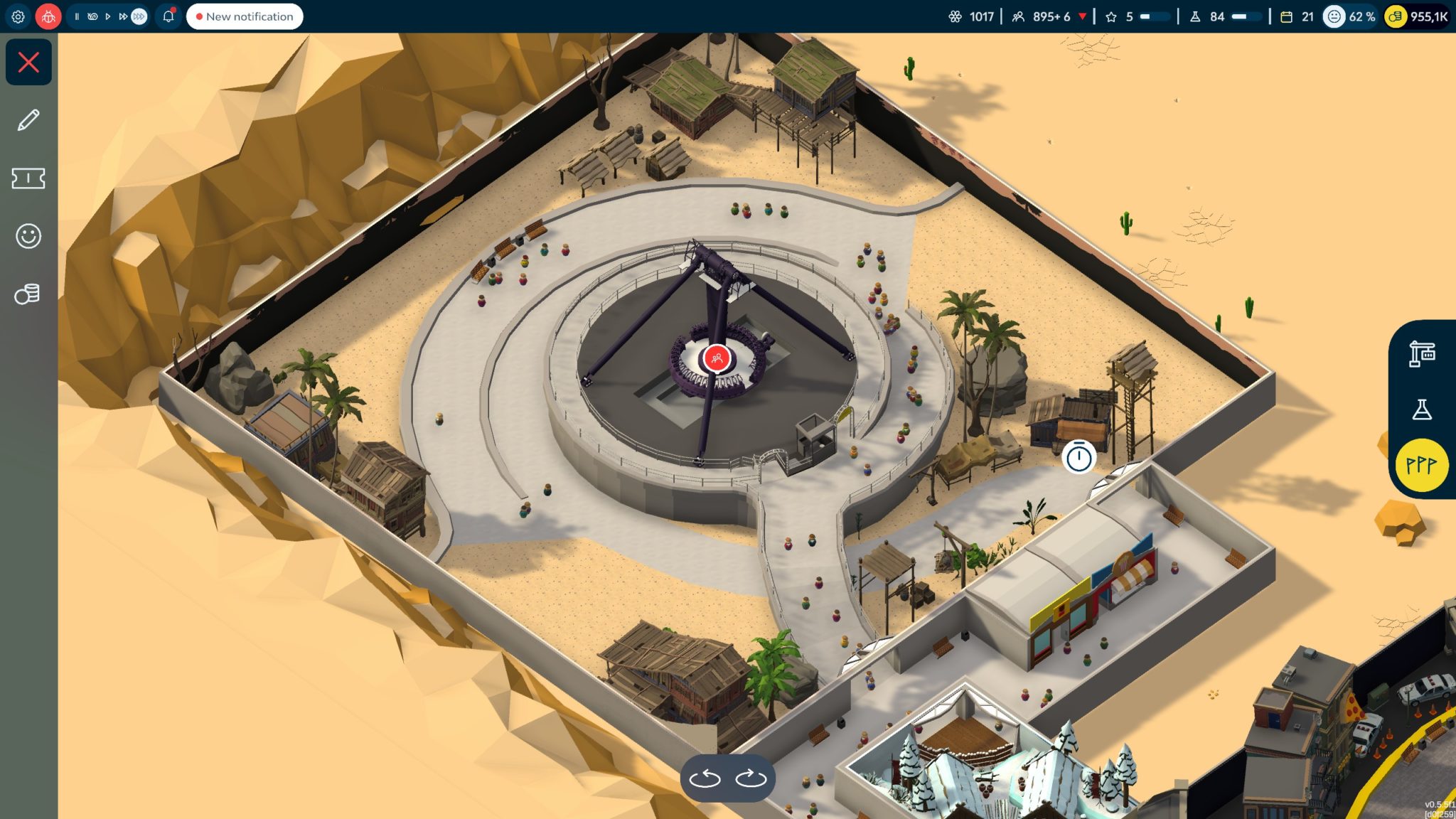The image size is (1456, 819).
Task: Open the notification bell
Action: [168, 16]
